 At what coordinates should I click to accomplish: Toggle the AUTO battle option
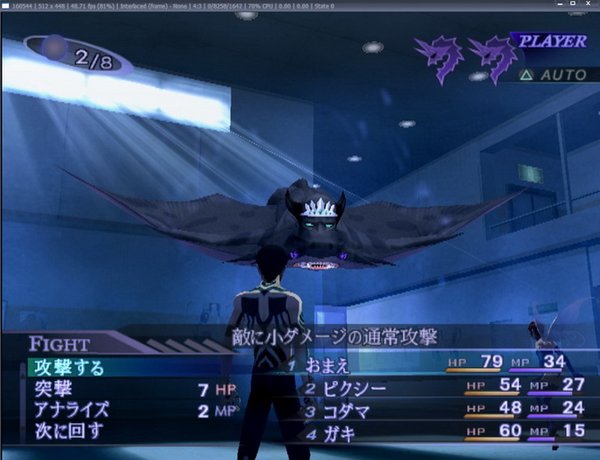click(556, 75)
